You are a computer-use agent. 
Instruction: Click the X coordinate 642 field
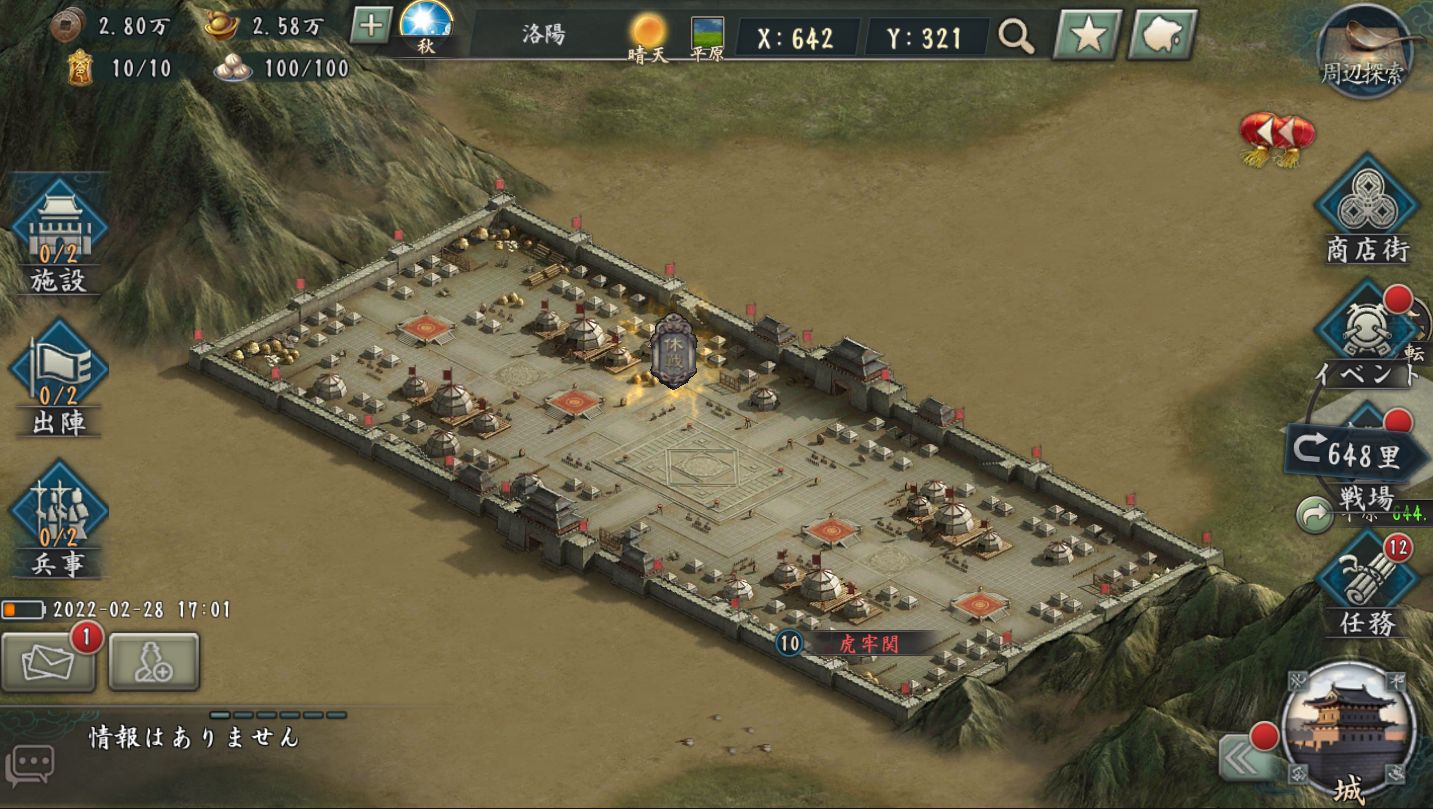pyautogui.click(x=796, y=38)
